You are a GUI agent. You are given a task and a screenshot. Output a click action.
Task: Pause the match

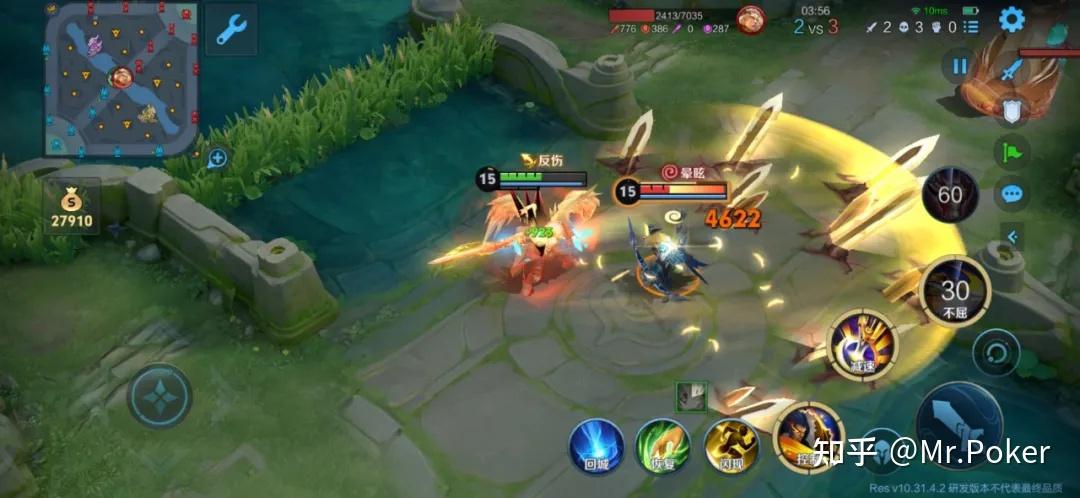(x=960, y=66)
